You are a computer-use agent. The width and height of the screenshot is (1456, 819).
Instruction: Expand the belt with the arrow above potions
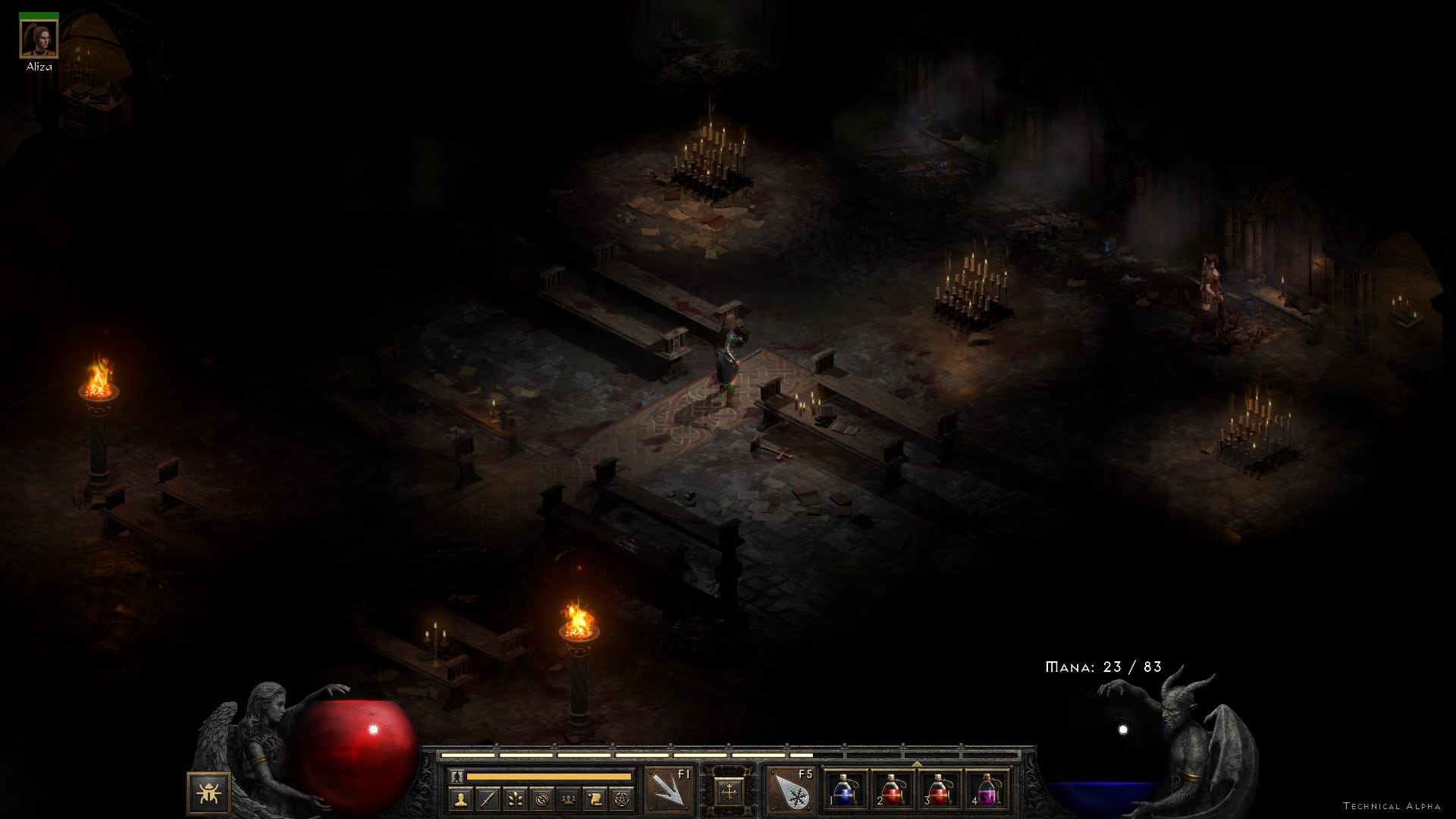click(x=916, y=763)
